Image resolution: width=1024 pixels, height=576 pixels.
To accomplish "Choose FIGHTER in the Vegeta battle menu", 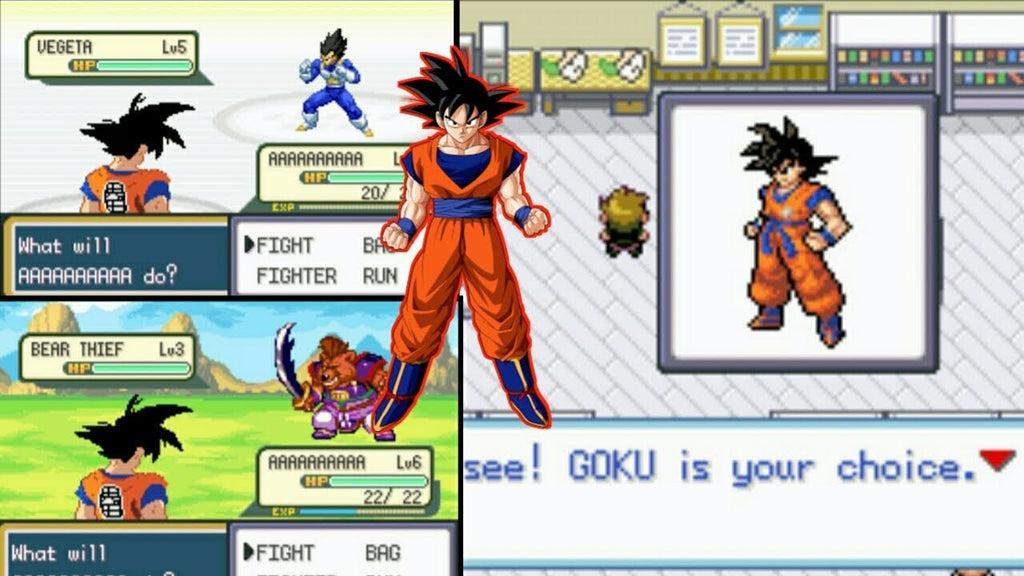I will 296,275.
